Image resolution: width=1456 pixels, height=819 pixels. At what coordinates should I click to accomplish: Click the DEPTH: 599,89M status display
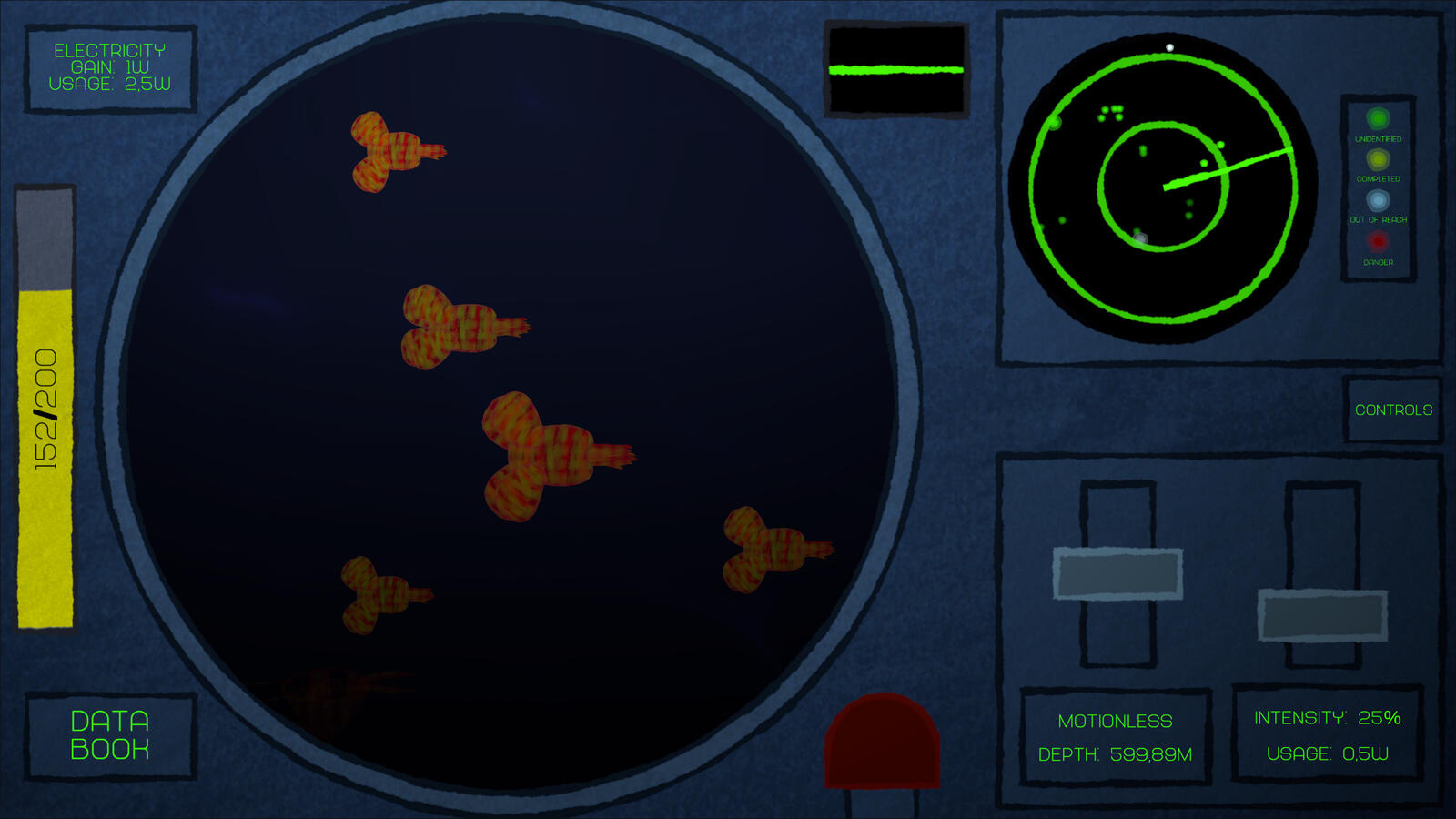point(1115,754)
